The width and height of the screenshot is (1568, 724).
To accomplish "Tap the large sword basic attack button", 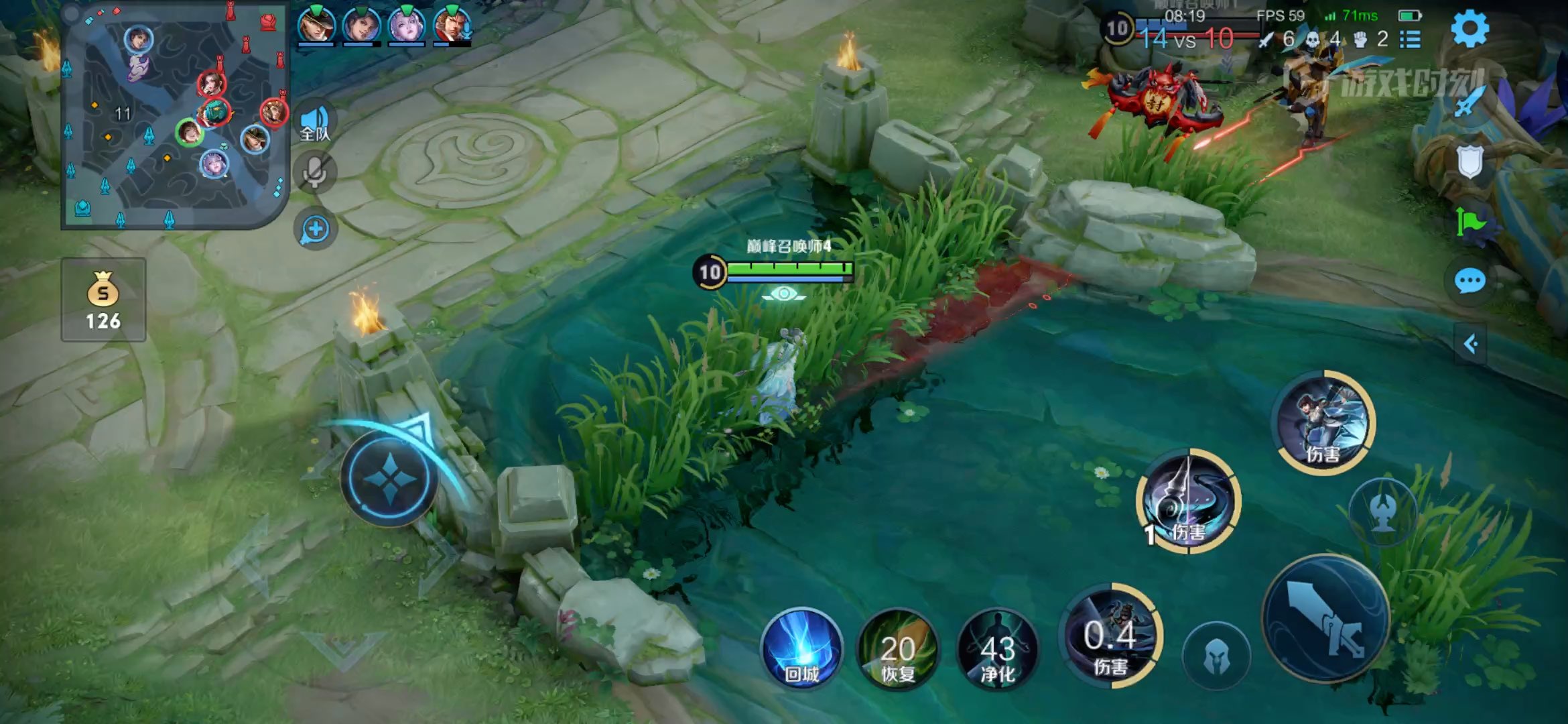I will [1325, 618].
